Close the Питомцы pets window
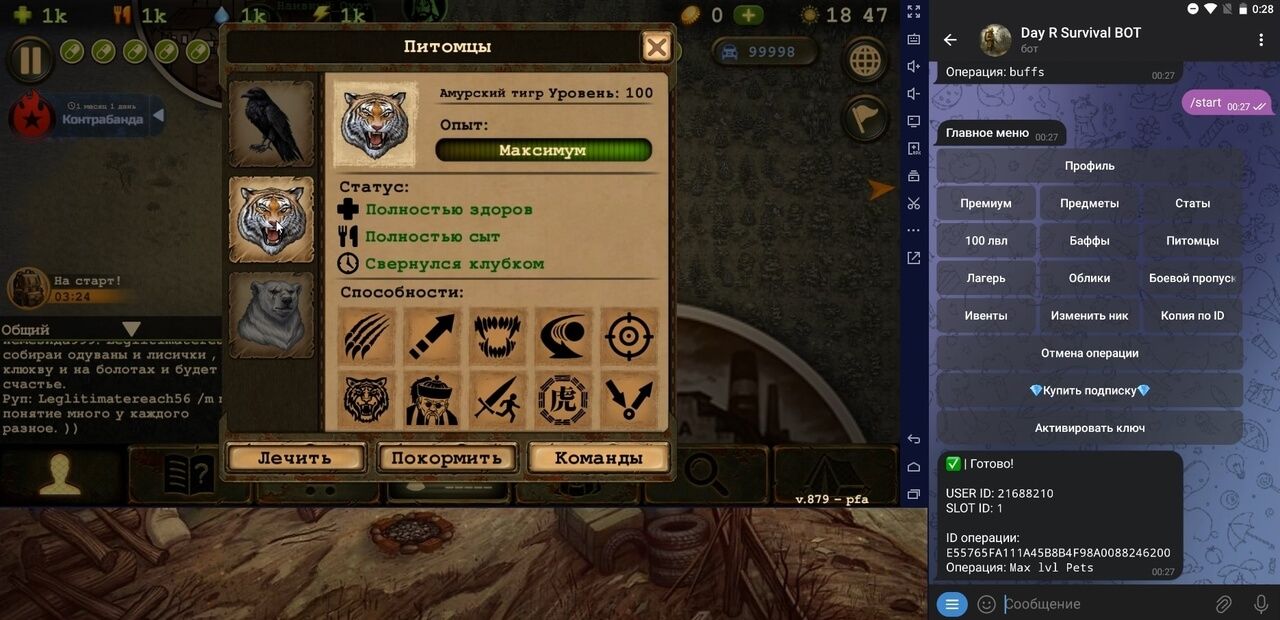1280x620 pixels. 656,47
